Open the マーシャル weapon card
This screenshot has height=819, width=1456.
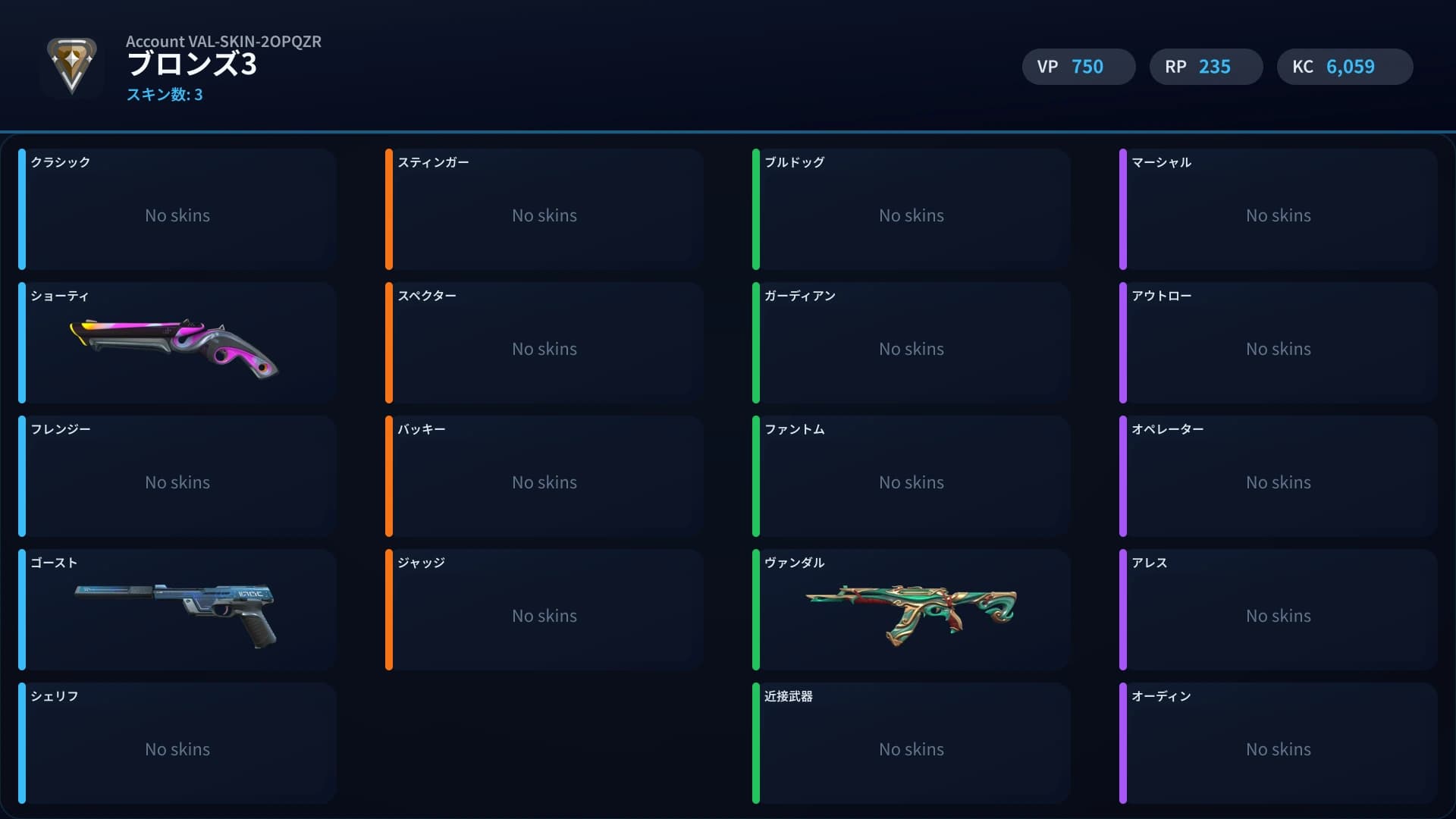point(1279,209)
